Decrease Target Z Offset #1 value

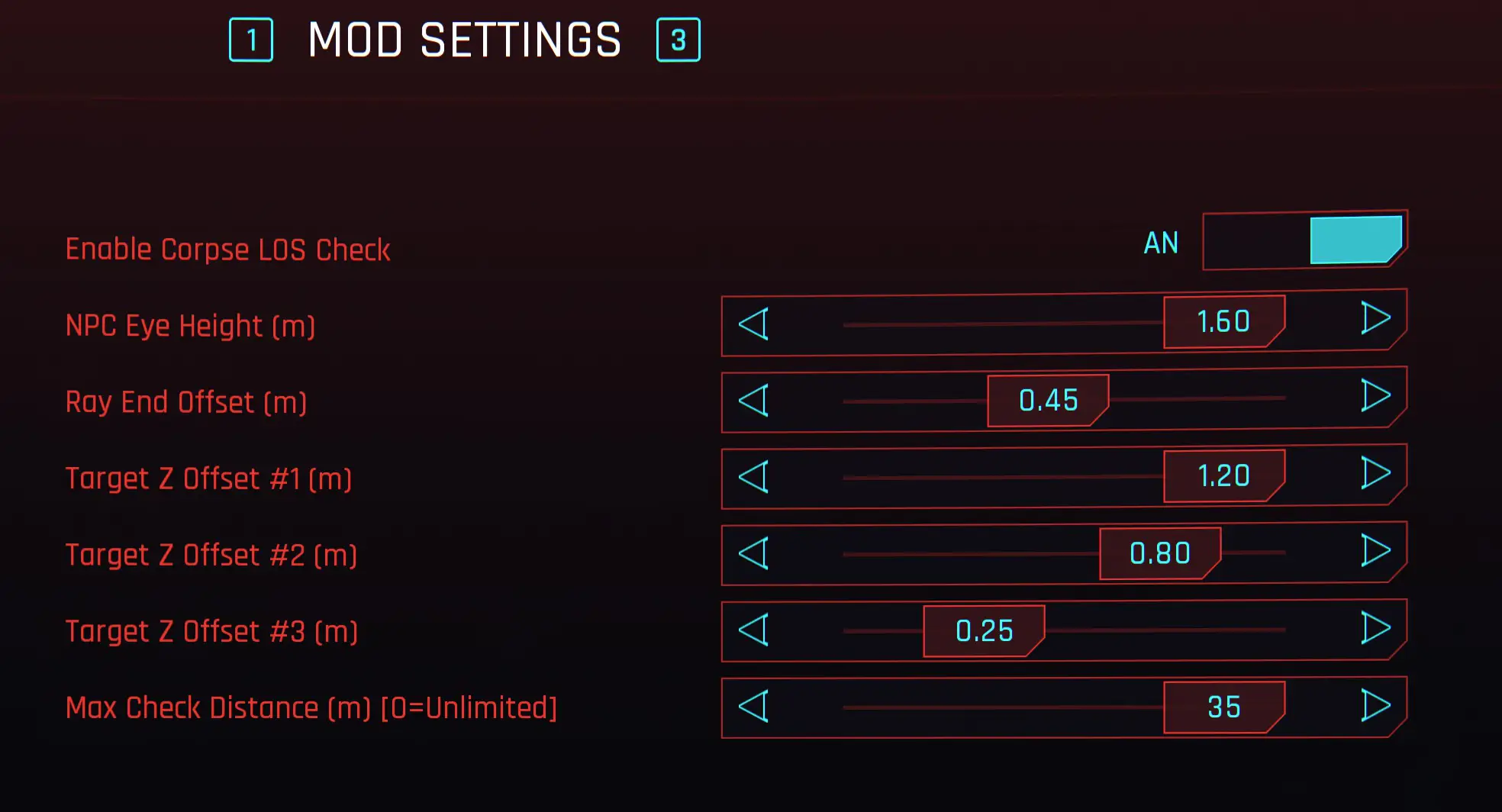(754, 478)
